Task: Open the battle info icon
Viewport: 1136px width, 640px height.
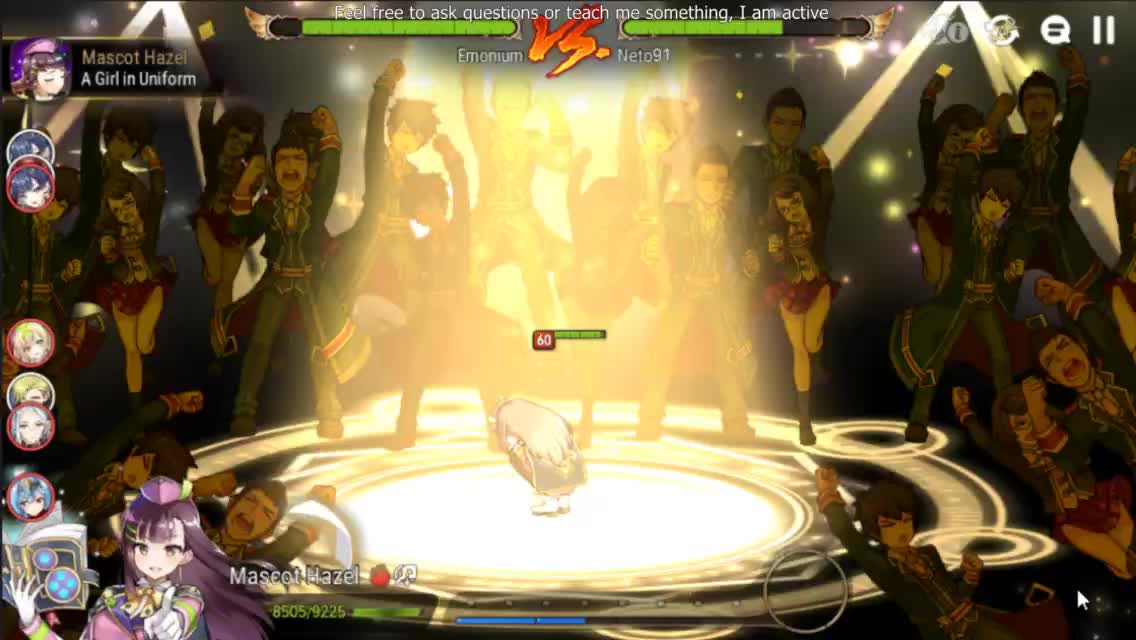Action: coord(950,31)
